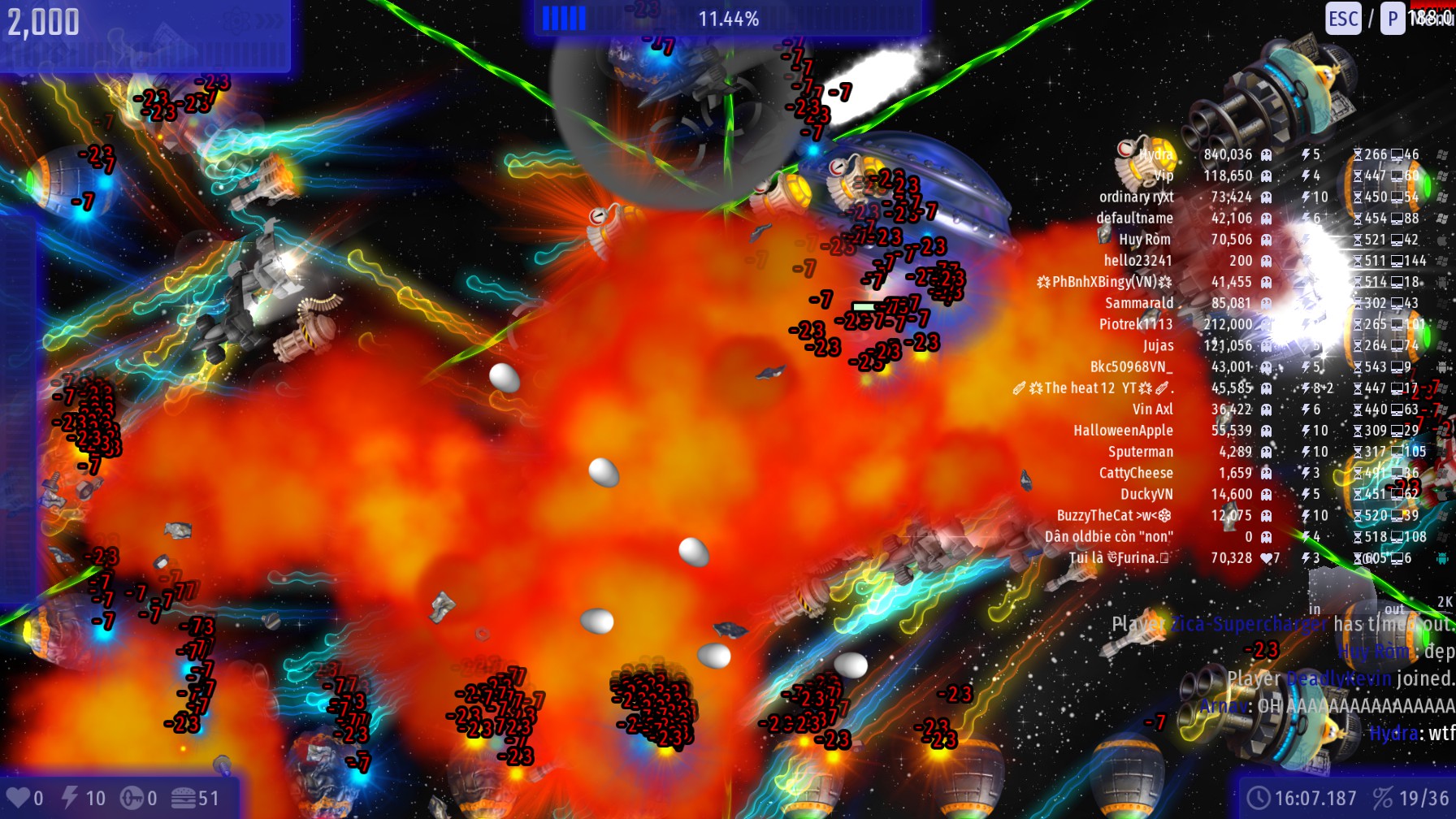Pick Sammarald from the player list
This screenshot has width=1456, height=819.
pyautogui.click(x=1139, y=303)
